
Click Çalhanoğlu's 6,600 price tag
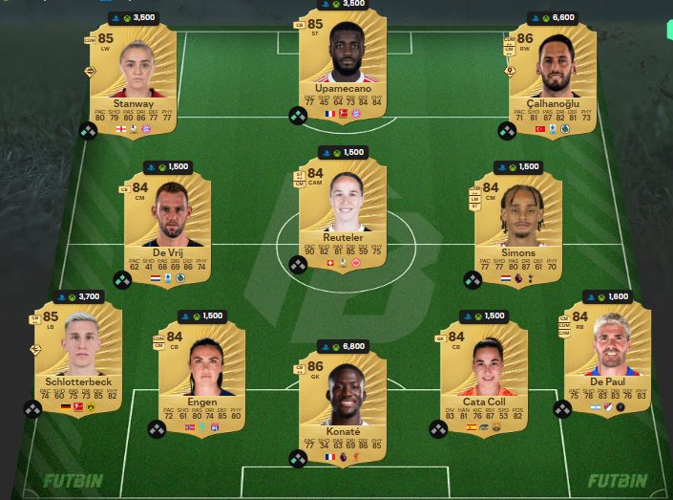(x=552, y=17)
